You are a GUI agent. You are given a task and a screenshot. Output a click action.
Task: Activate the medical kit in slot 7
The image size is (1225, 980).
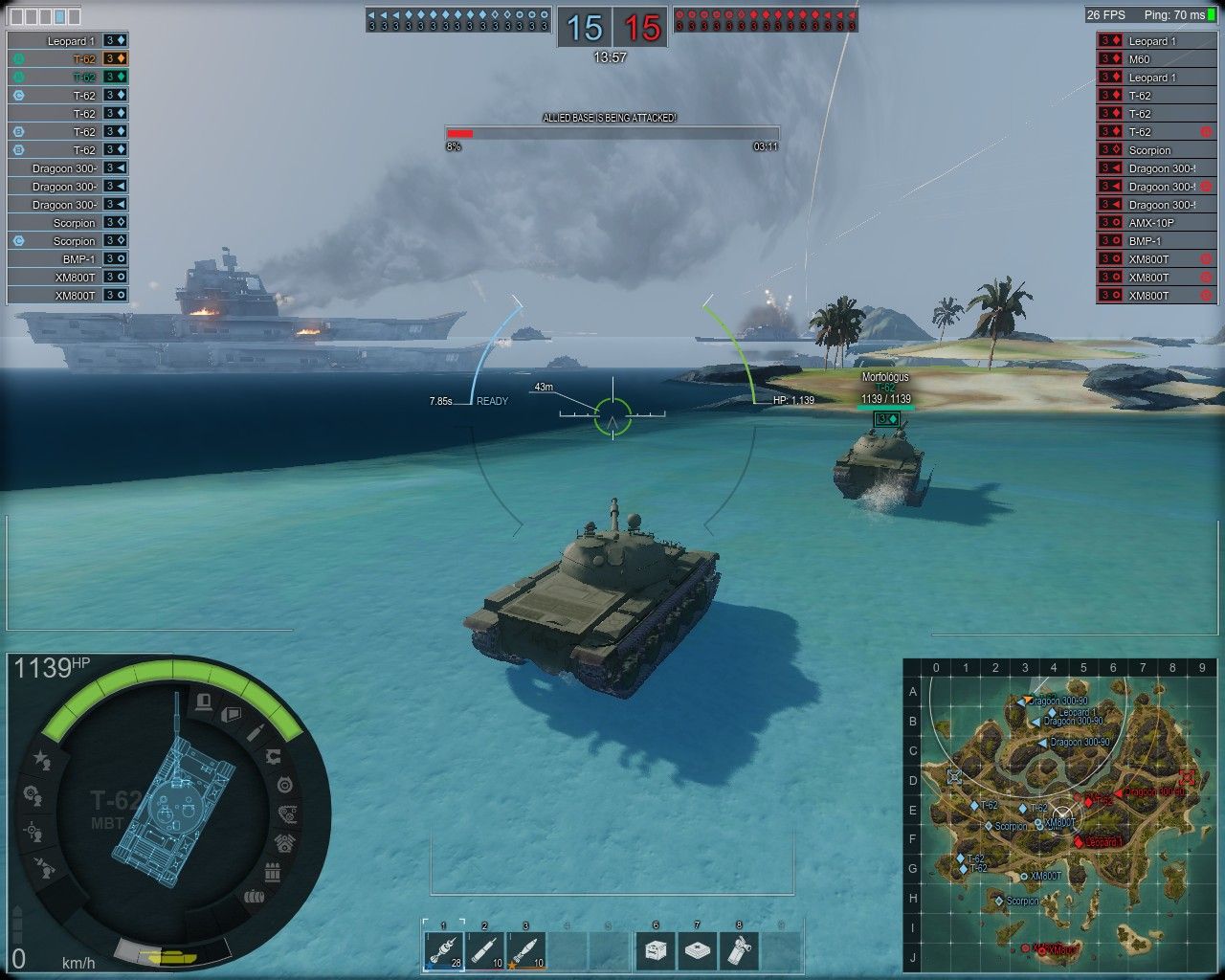click(697, 951)
